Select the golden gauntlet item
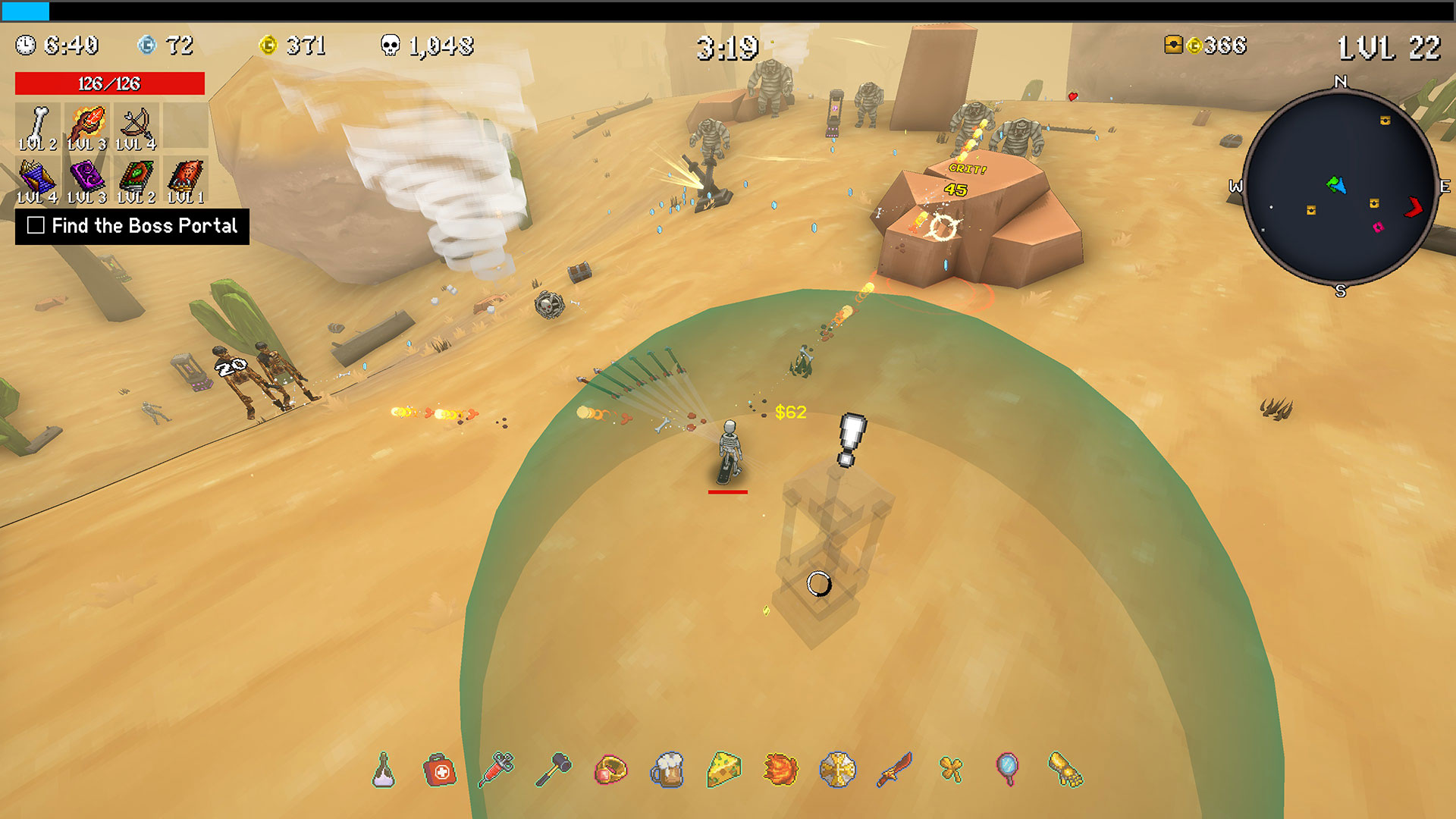Viewport: 1456px width, 819px height. (x=1065, y=770)
